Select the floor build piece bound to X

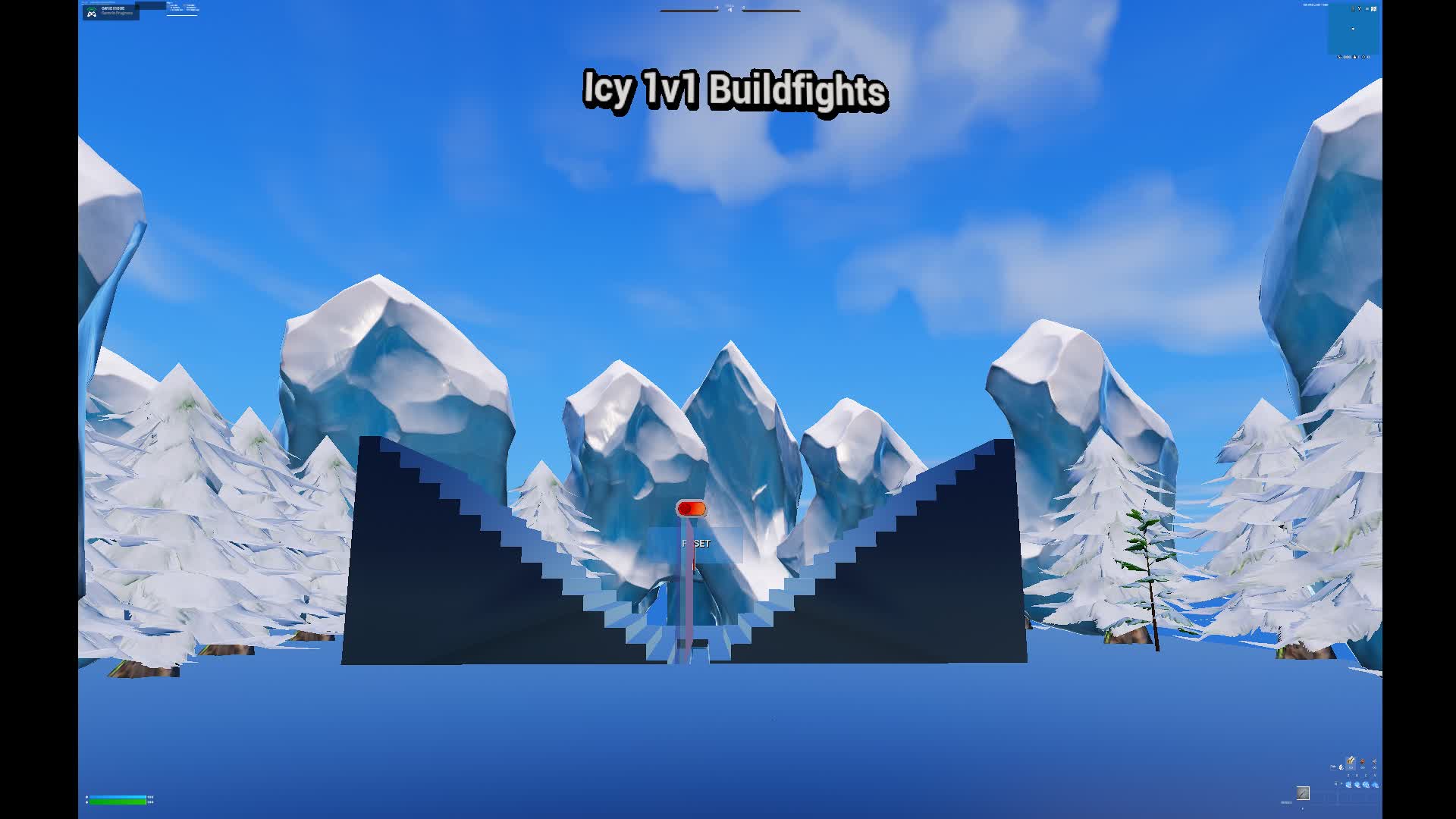coord(1357,785)
